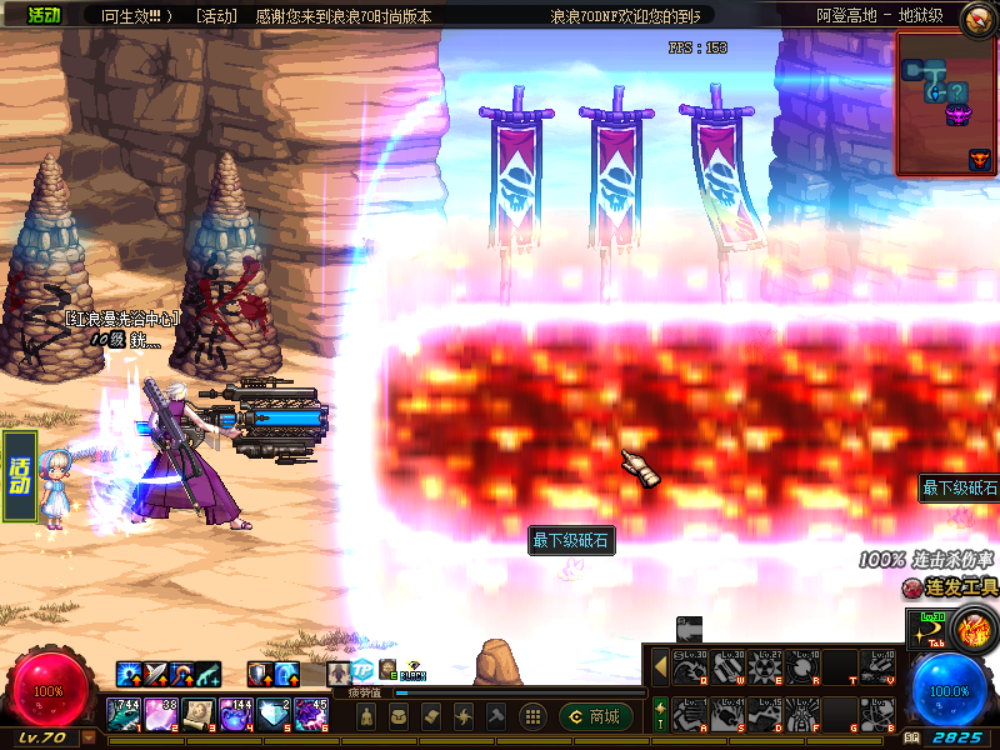
Task: Click the yellow arrow to expand skill bar
Action: (x=660, y=667)
